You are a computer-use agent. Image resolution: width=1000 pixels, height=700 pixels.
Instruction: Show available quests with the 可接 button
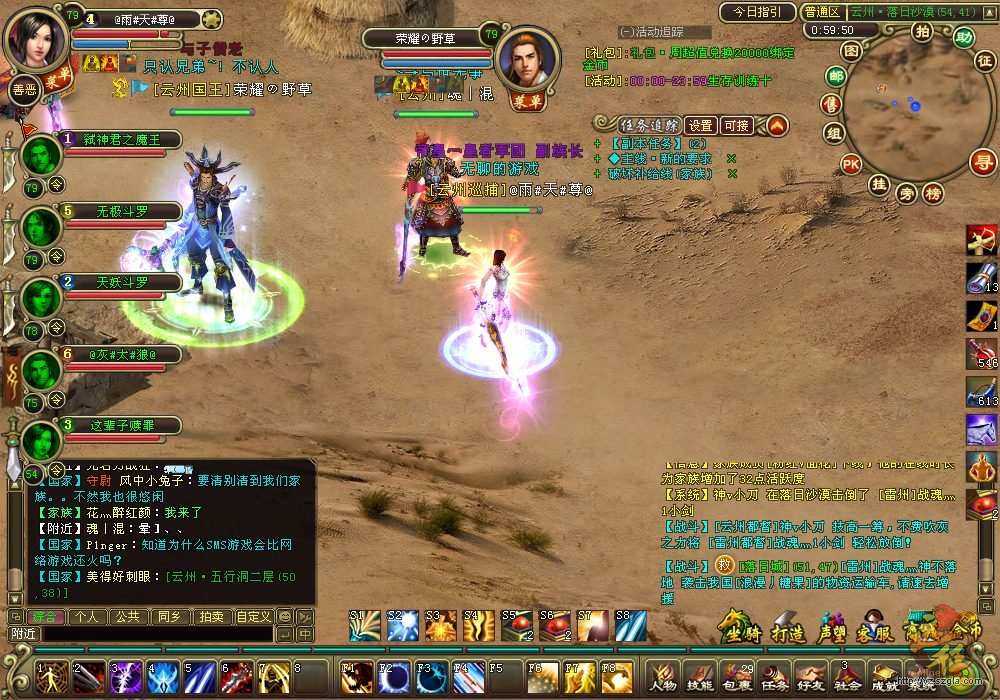click(x=736, y=126)
